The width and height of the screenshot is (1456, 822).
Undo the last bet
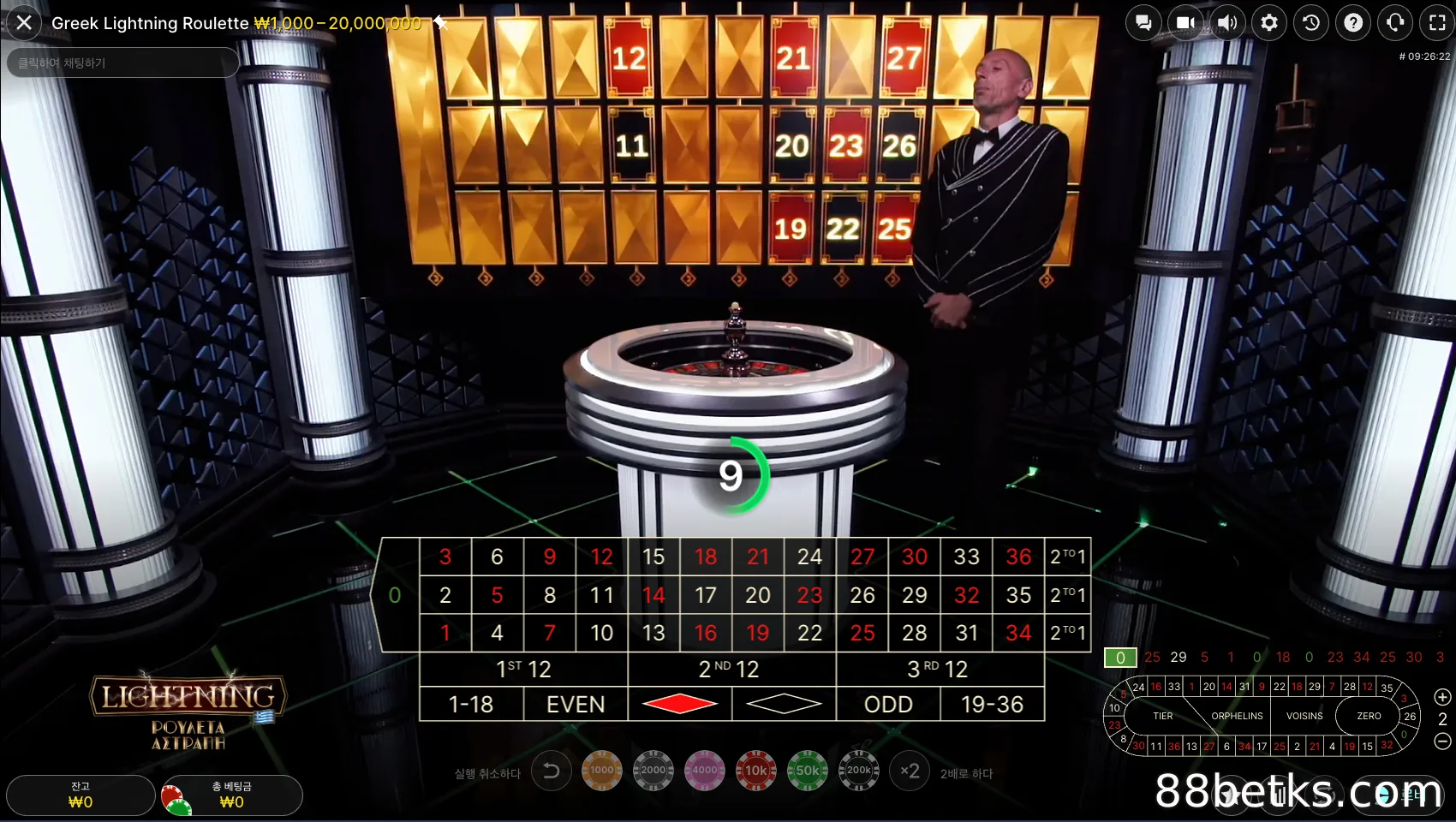pyautogui.click(x=552, y=771)
